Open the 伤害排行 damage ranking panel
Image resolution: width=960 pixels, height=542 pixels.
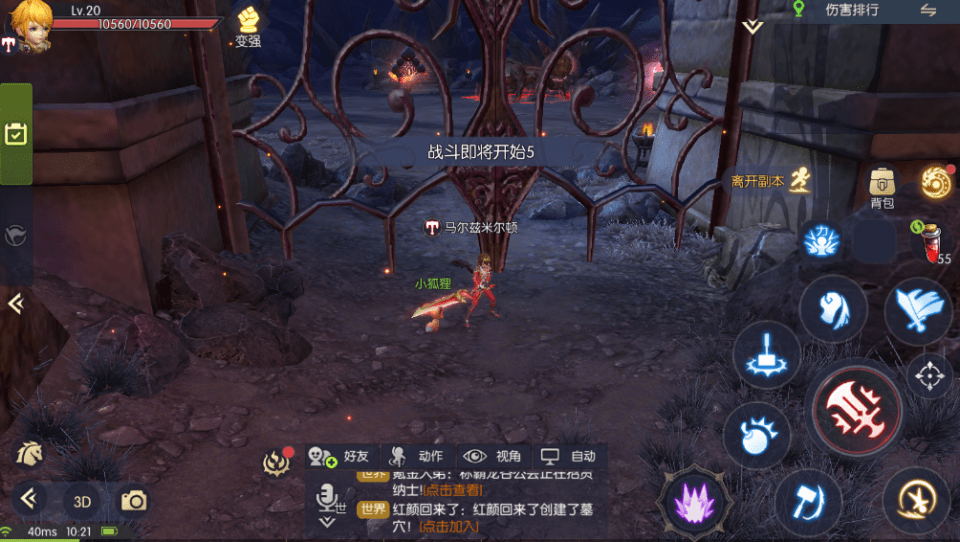coord(851,10)
